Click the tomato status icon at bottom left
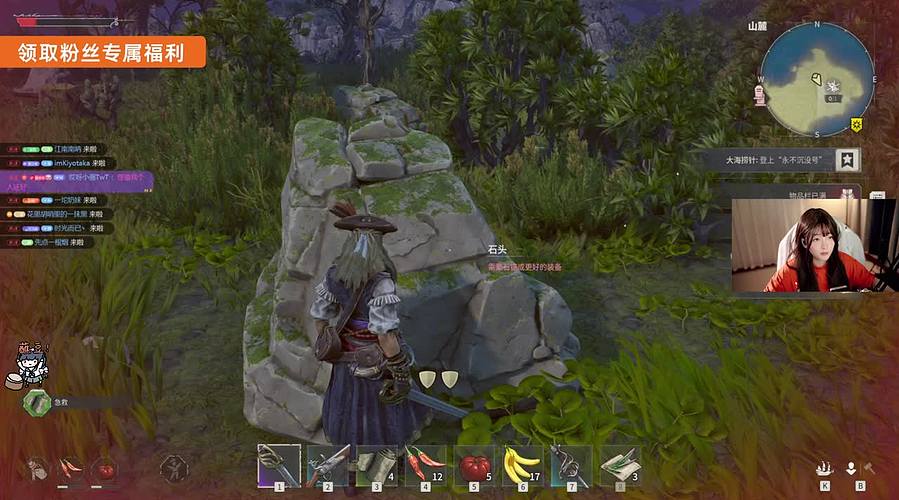Screen dimensions: 899x500 (104, 467)
